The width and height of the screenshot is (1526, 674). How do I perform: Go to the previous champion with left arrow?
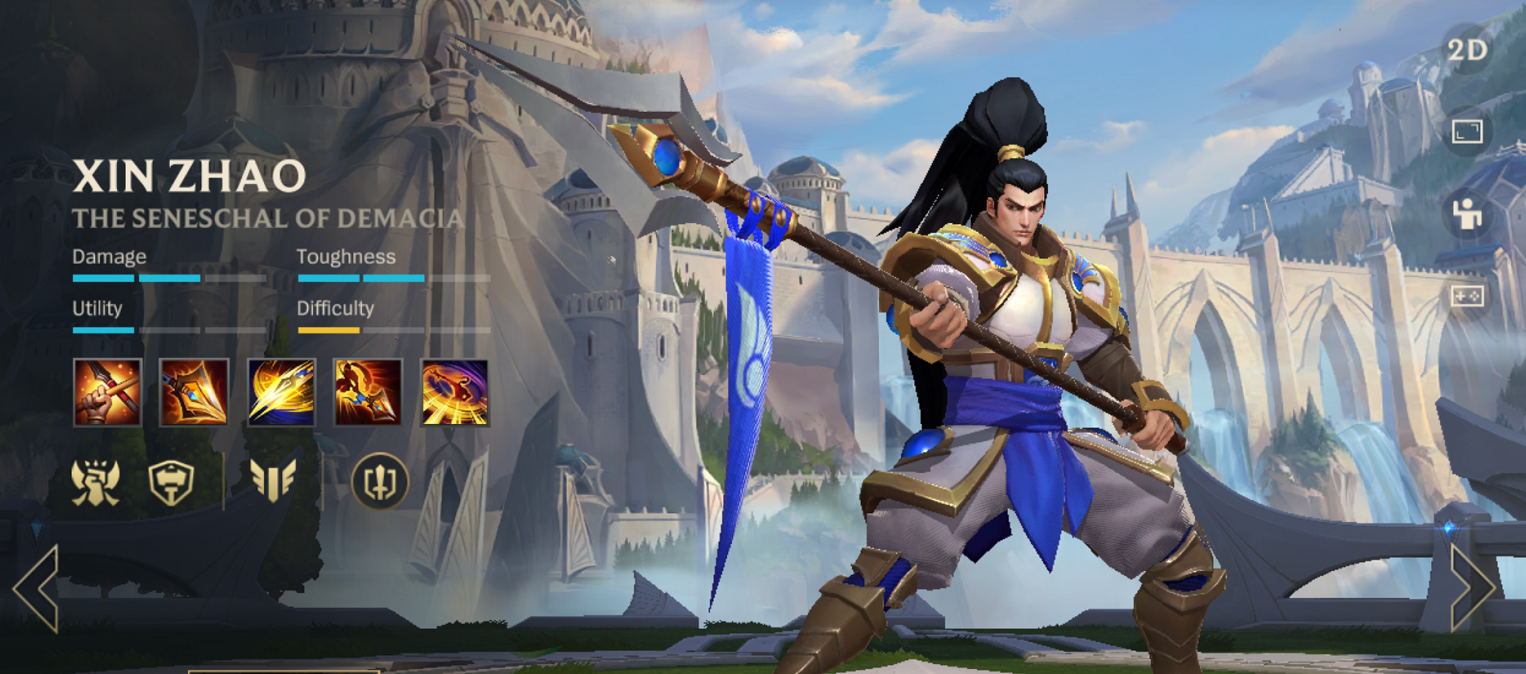click(36, 589)
